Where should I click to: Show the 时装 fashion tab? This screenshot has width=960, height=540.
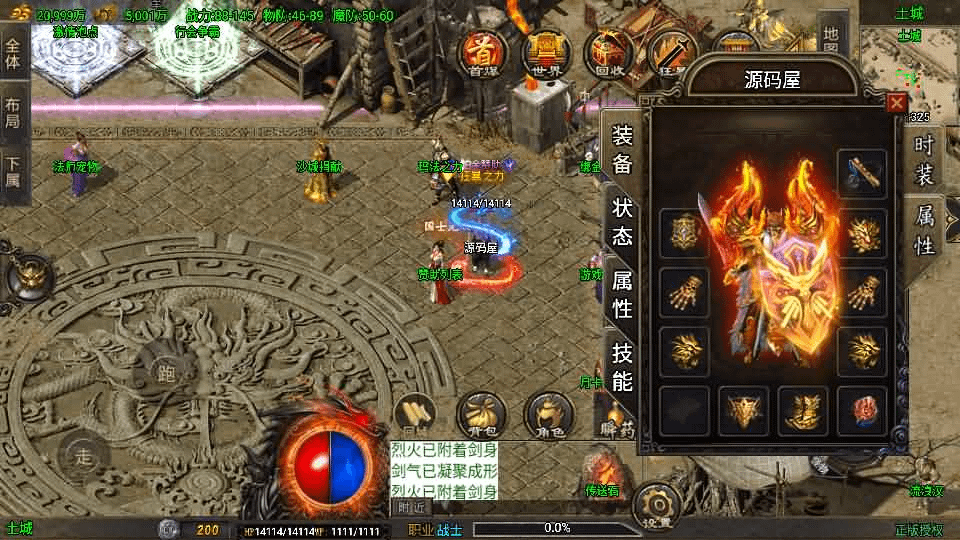(924, 160)
